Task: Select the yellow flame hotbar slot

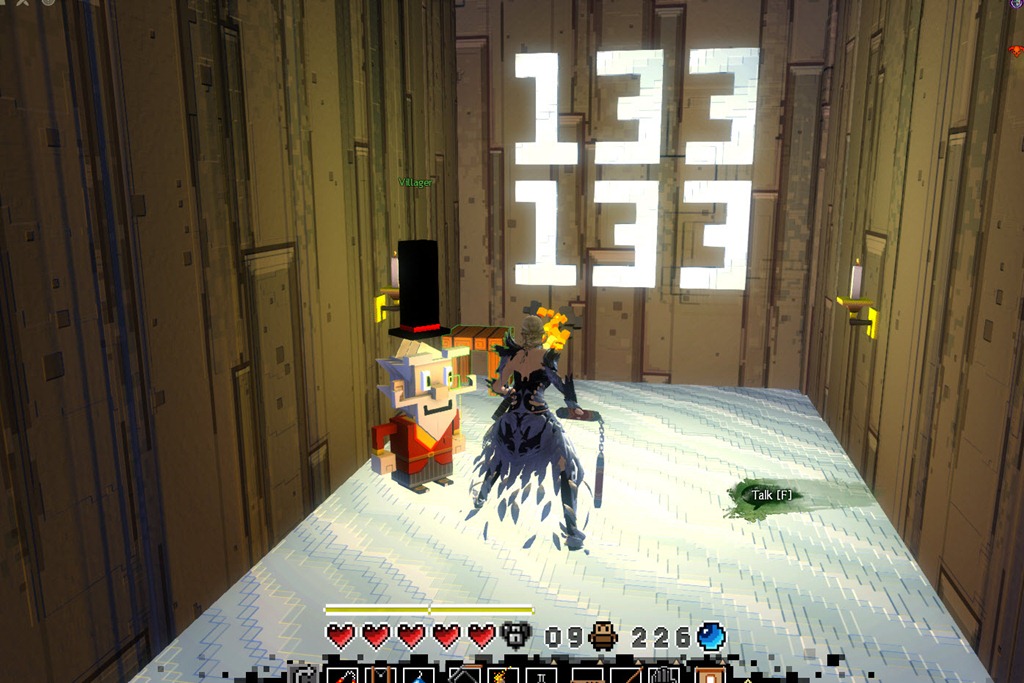Action: click(500, 676)
